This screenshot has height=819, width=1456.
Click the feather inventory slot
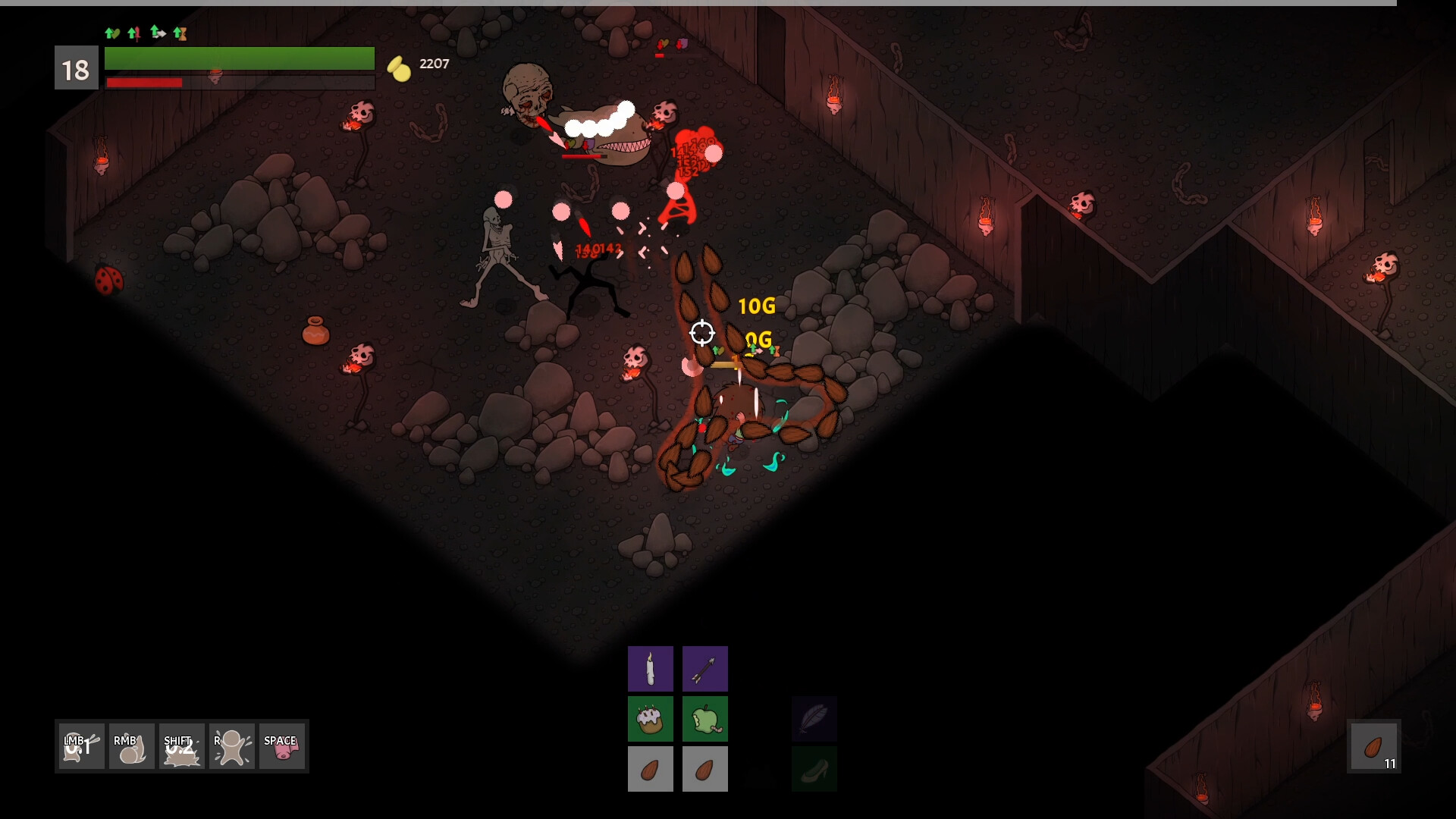coord(814,718)
